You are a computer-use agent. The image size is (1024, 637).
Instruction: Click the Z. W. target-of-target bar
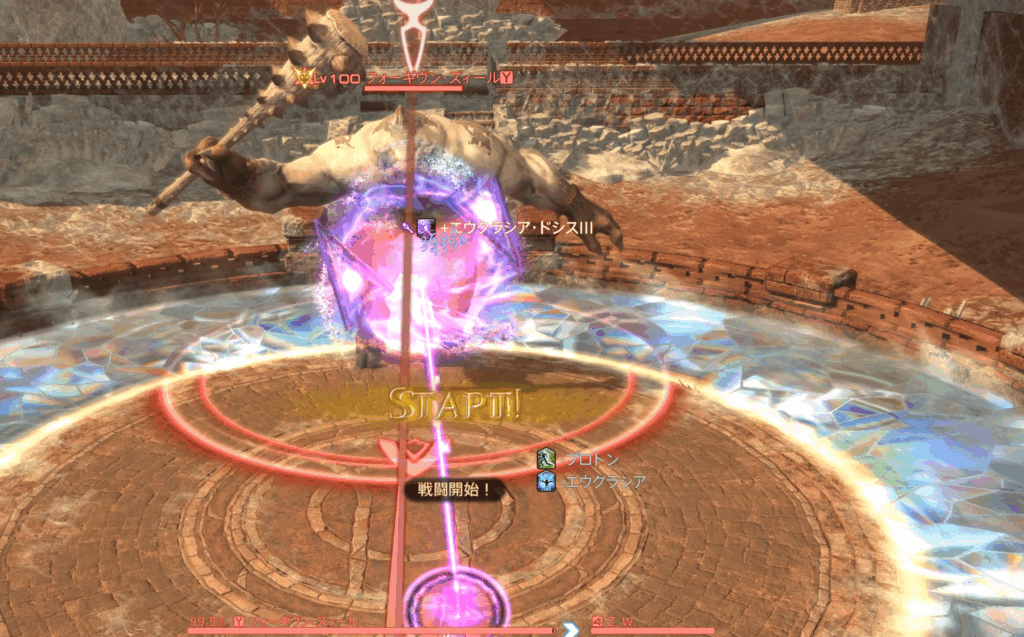tap(652, 628)
